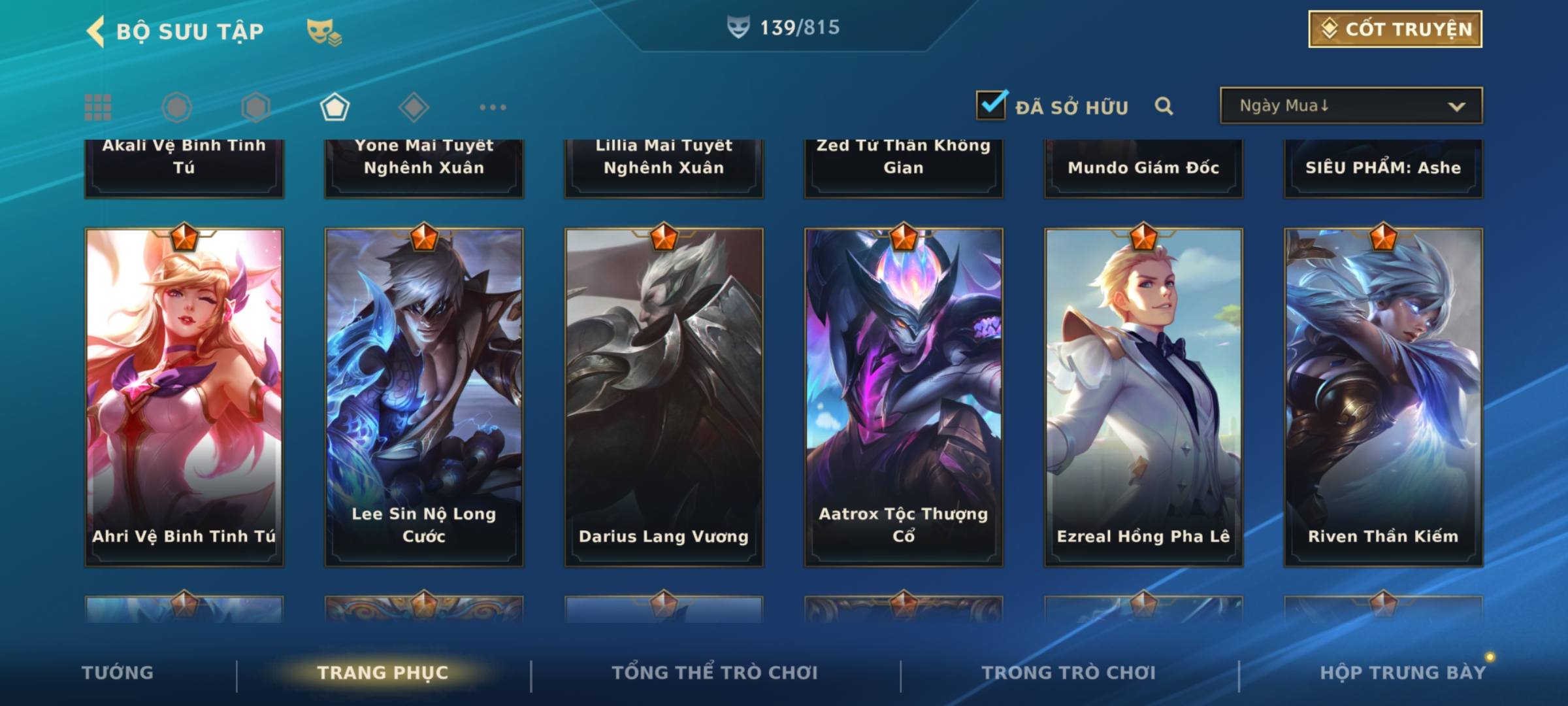Go back from Bộ Sưu Tập

[x=97, y=31]
